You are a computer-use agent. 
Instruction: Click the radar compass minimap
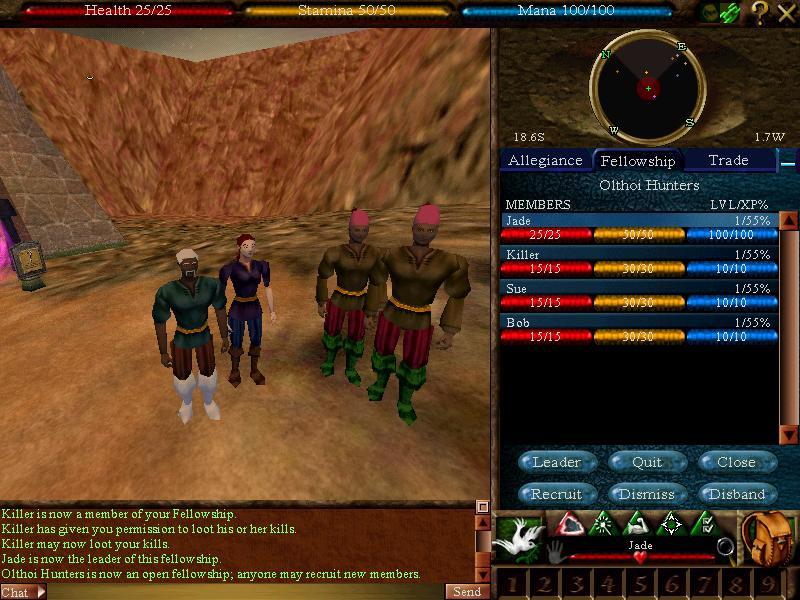(648, 88)
